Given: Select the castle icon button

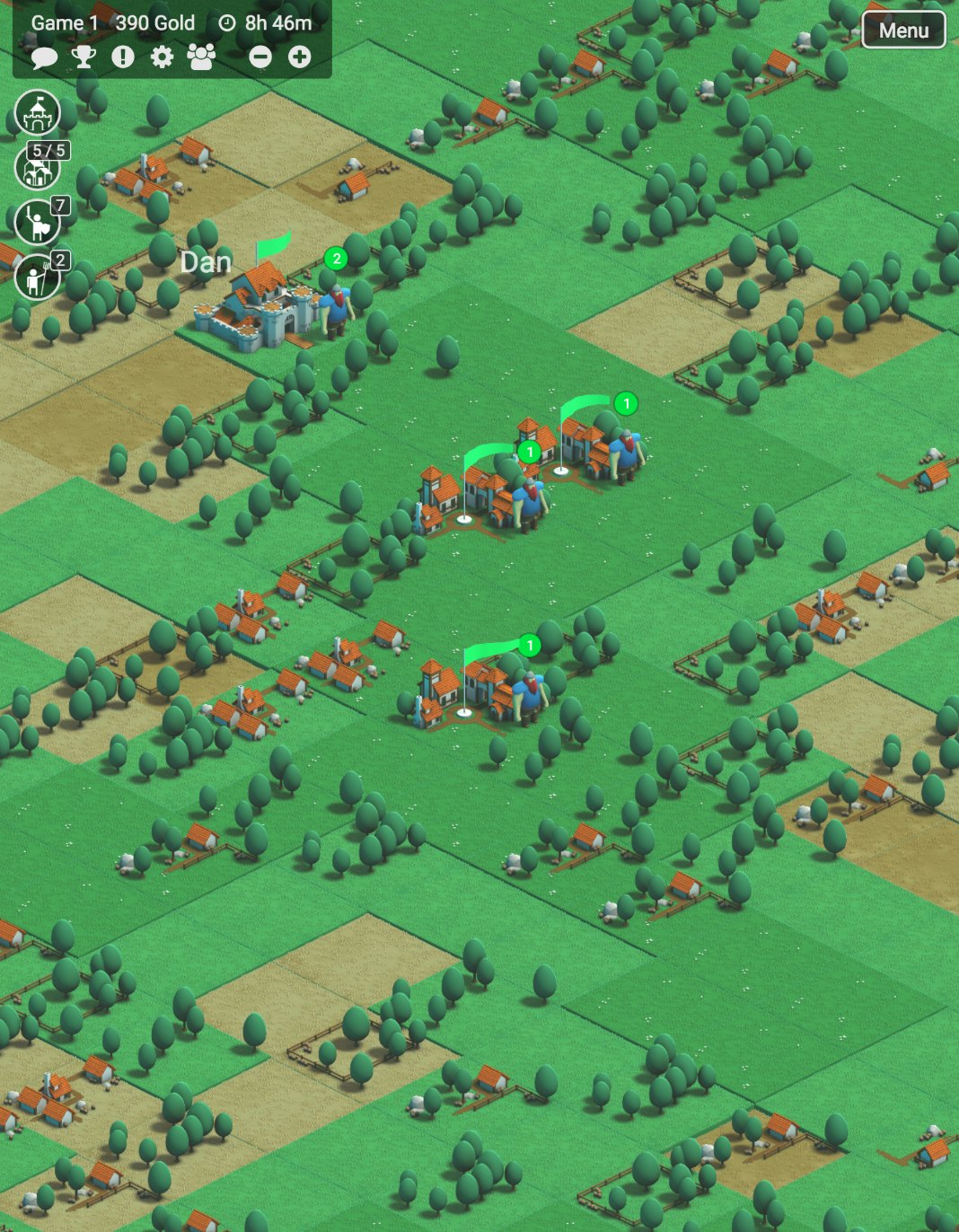Looking at the screenshot, I should click(37, 112).
